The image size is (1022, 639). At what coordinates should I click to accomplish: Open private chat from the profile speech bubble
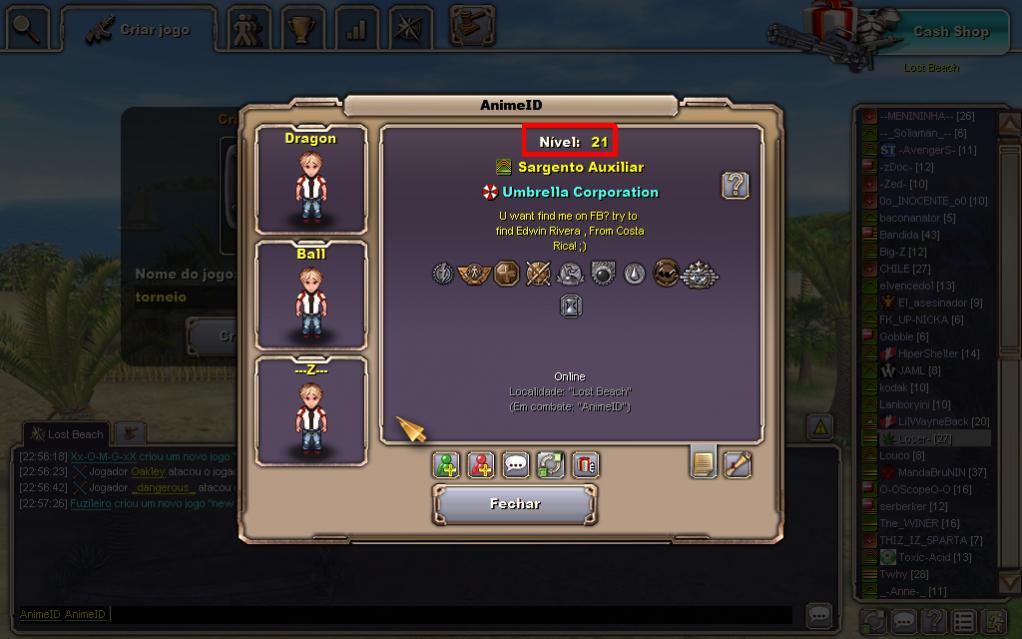[515, 465]
